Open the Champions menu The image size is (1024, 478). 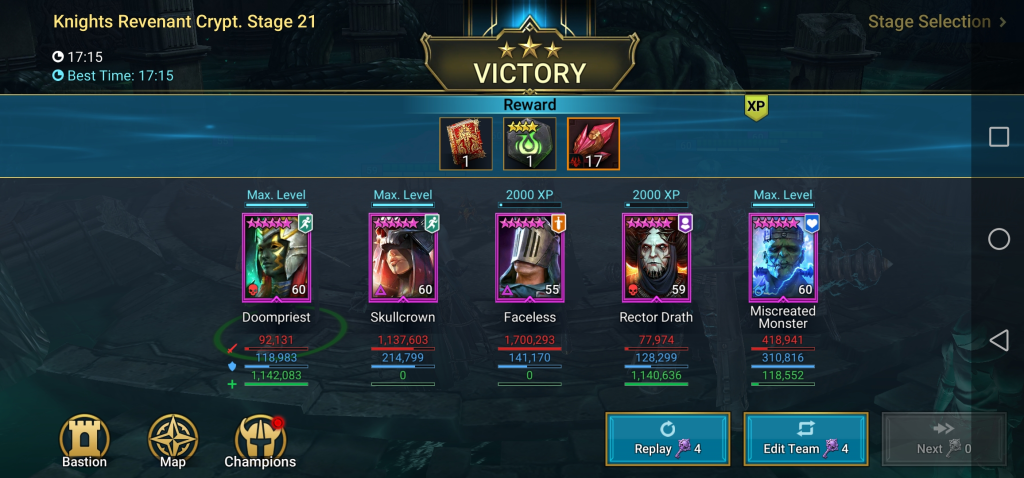pyautogui.click(x=260, y=441)
